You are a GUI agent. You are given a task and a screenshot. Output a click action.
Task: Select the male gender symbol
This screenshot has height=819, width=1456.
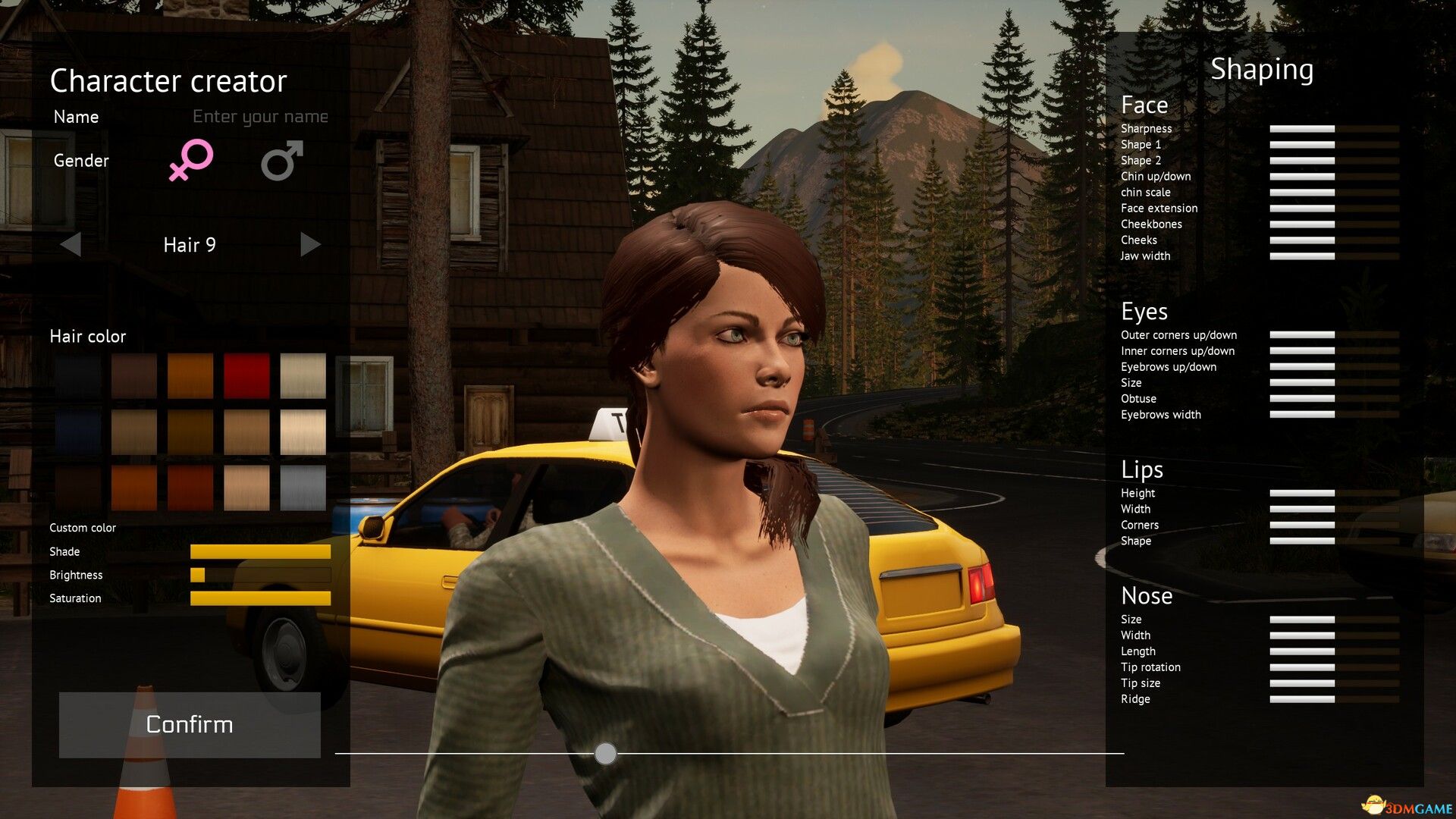pos(282,160)
